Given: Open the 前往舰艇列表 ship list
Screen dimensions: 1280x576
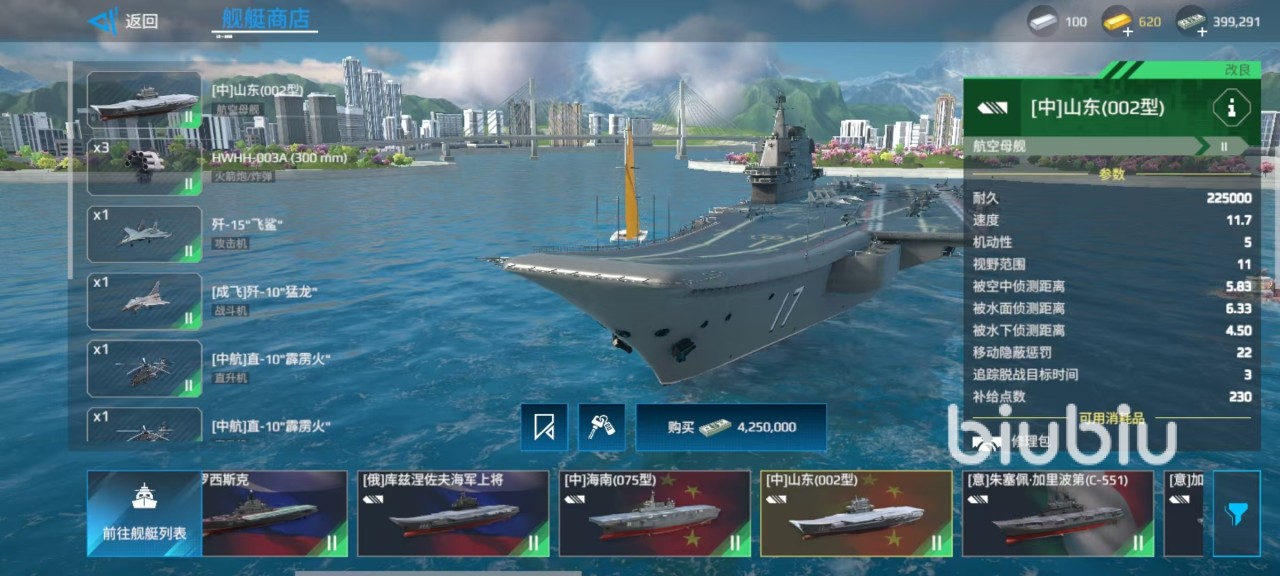Looking at the screenshot, I should coord(144,513).
